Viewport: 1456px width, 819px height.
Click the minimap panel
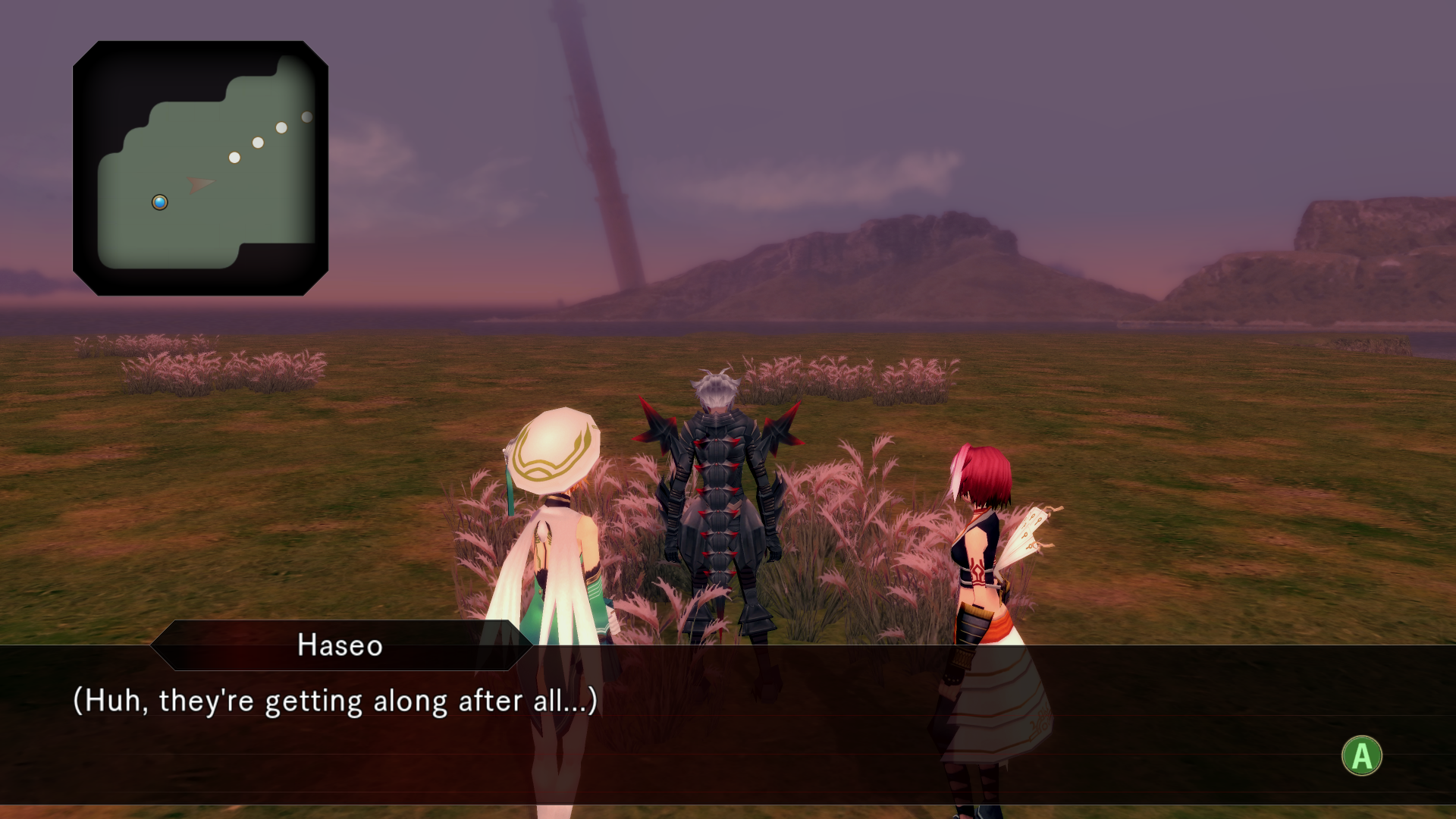(x=200, y=168)
